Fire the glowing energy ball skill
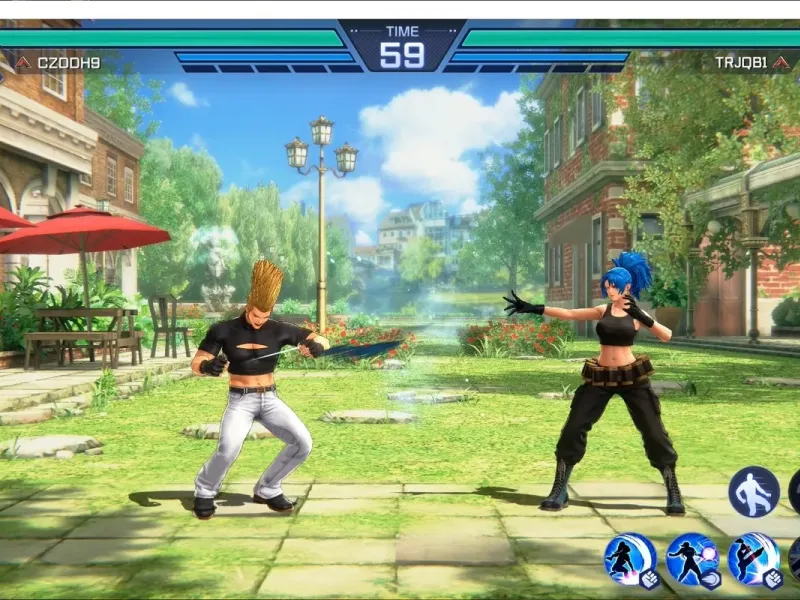The width and height of the screenshot is (800, 600). tap(692, 559)
